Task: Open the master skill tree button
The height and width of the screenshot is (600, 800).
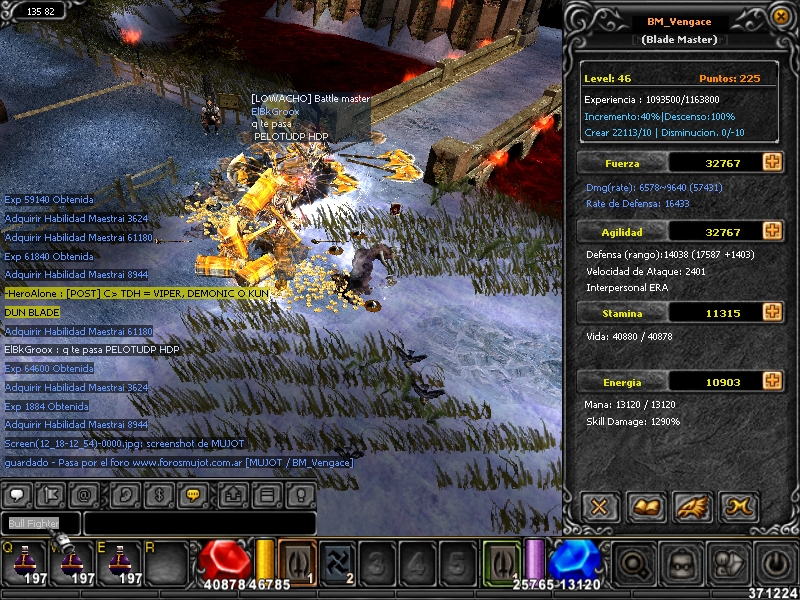Action: 740,506
